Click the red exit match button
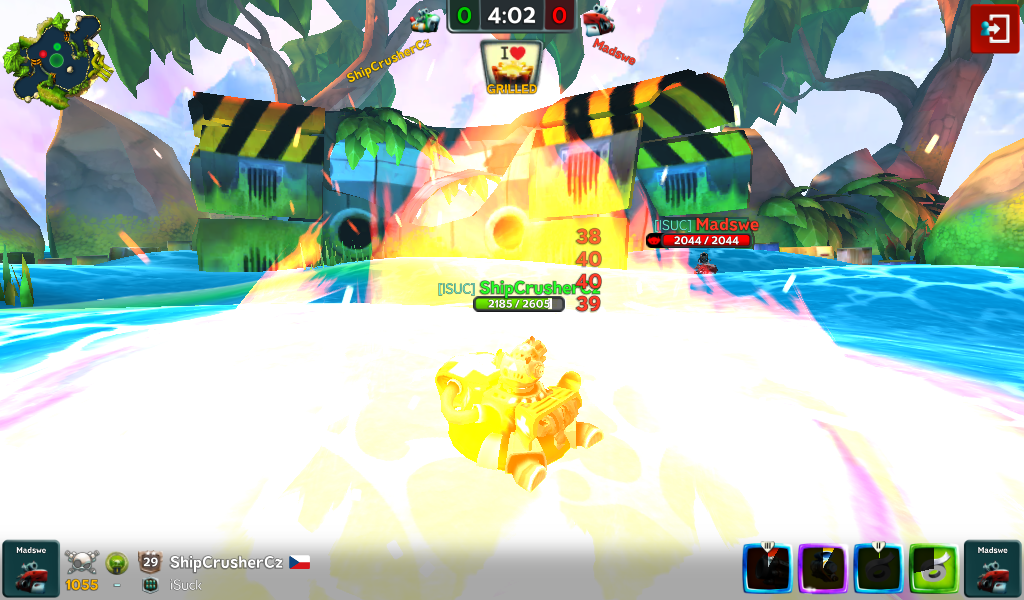This screenshot has width=1024, height=600. tap(995, 29)
